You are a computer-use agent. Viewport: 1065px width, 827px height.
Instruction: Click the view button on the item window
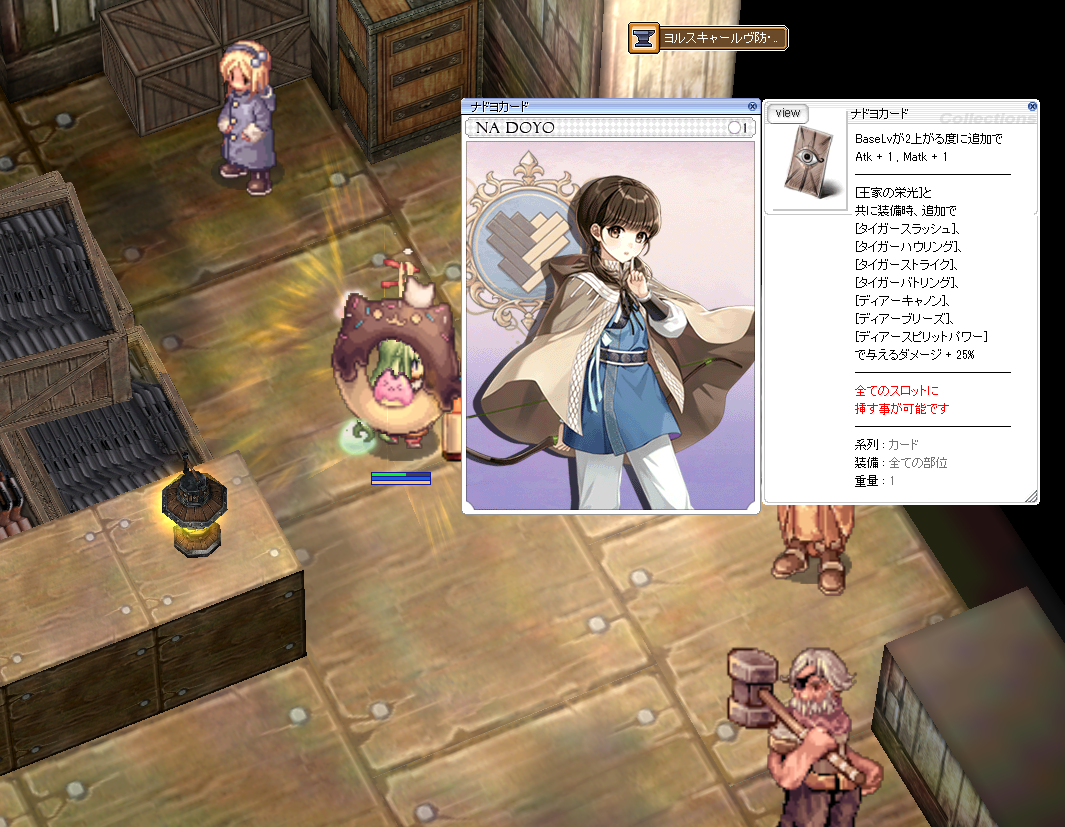tap(788, 113)
